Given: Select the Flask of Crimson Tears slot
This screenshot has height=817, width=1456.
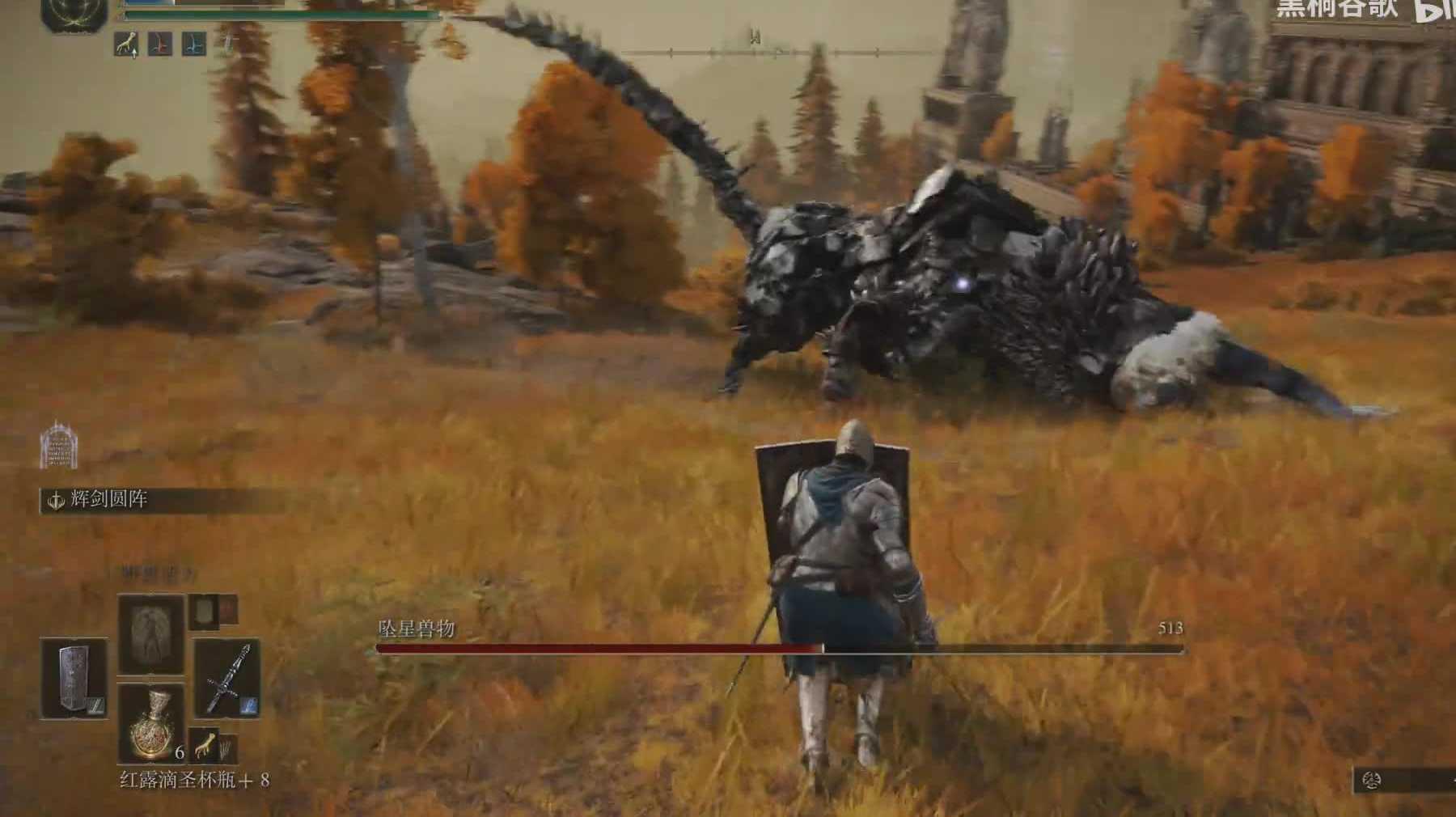Looking at the screenshot, I should pos(151,722).
